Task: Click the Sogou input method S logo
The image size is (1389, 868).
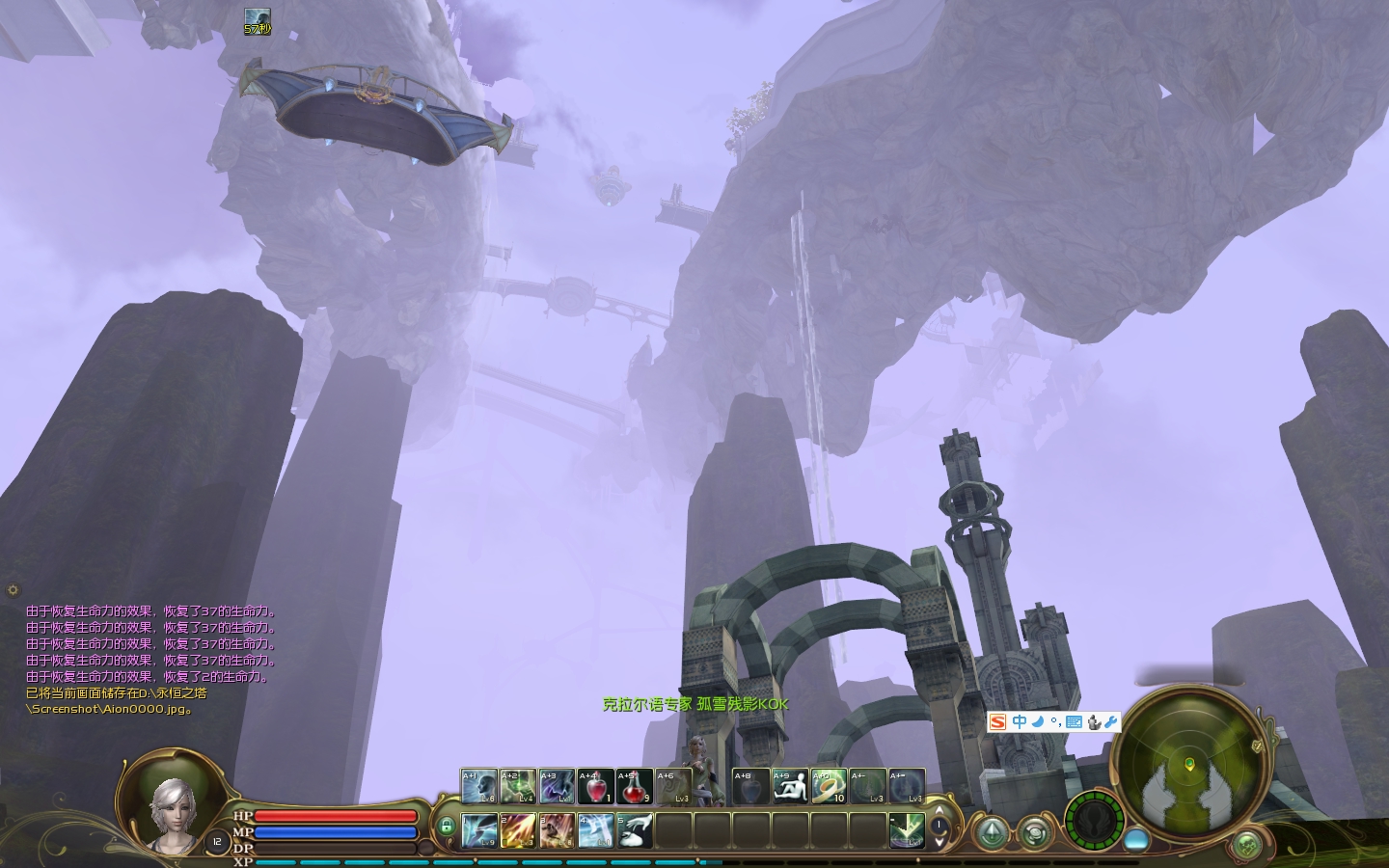Action: (x=998, y=721)
